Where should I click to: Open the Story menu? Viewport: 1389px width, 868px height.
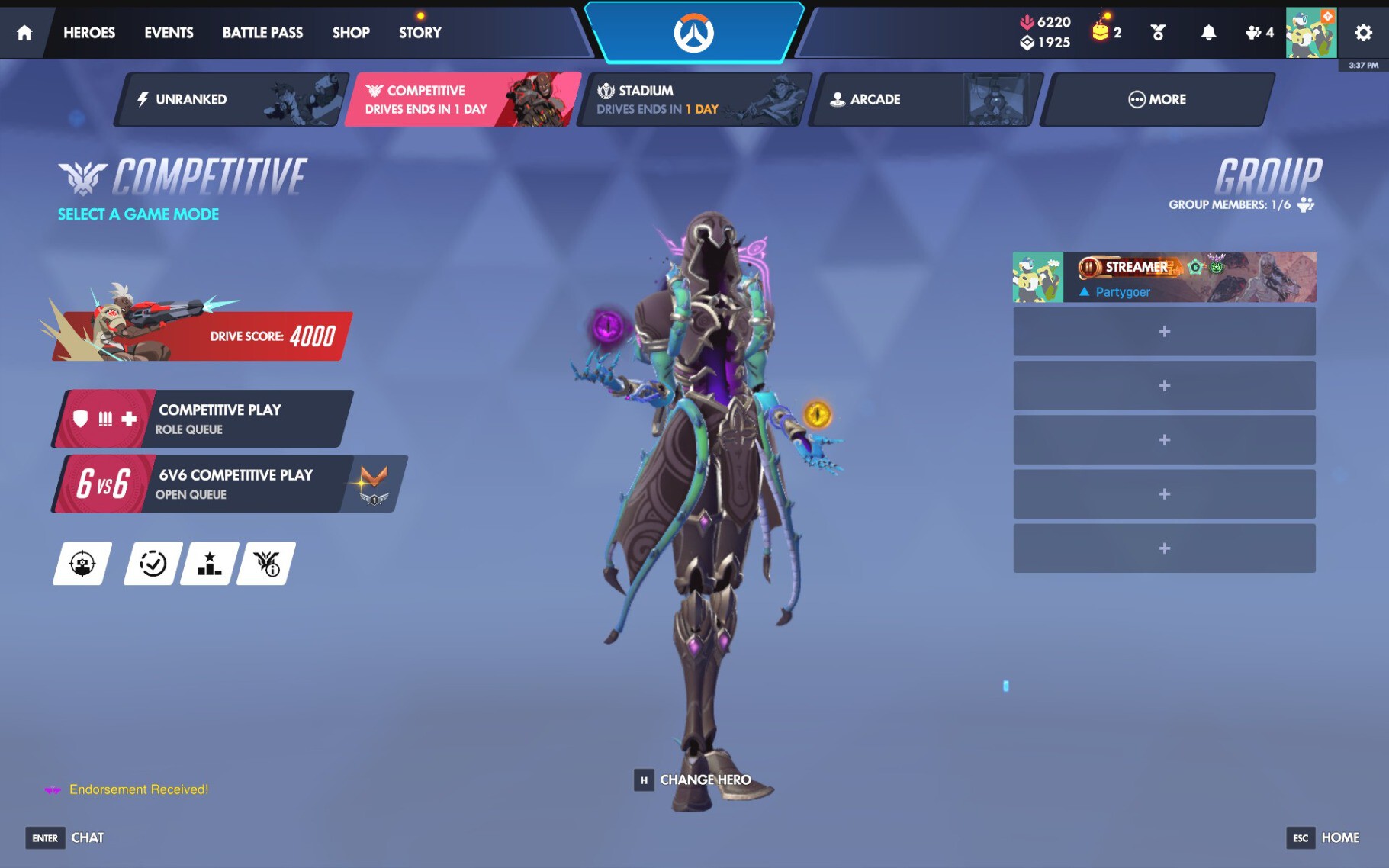[x=420, y=33]
